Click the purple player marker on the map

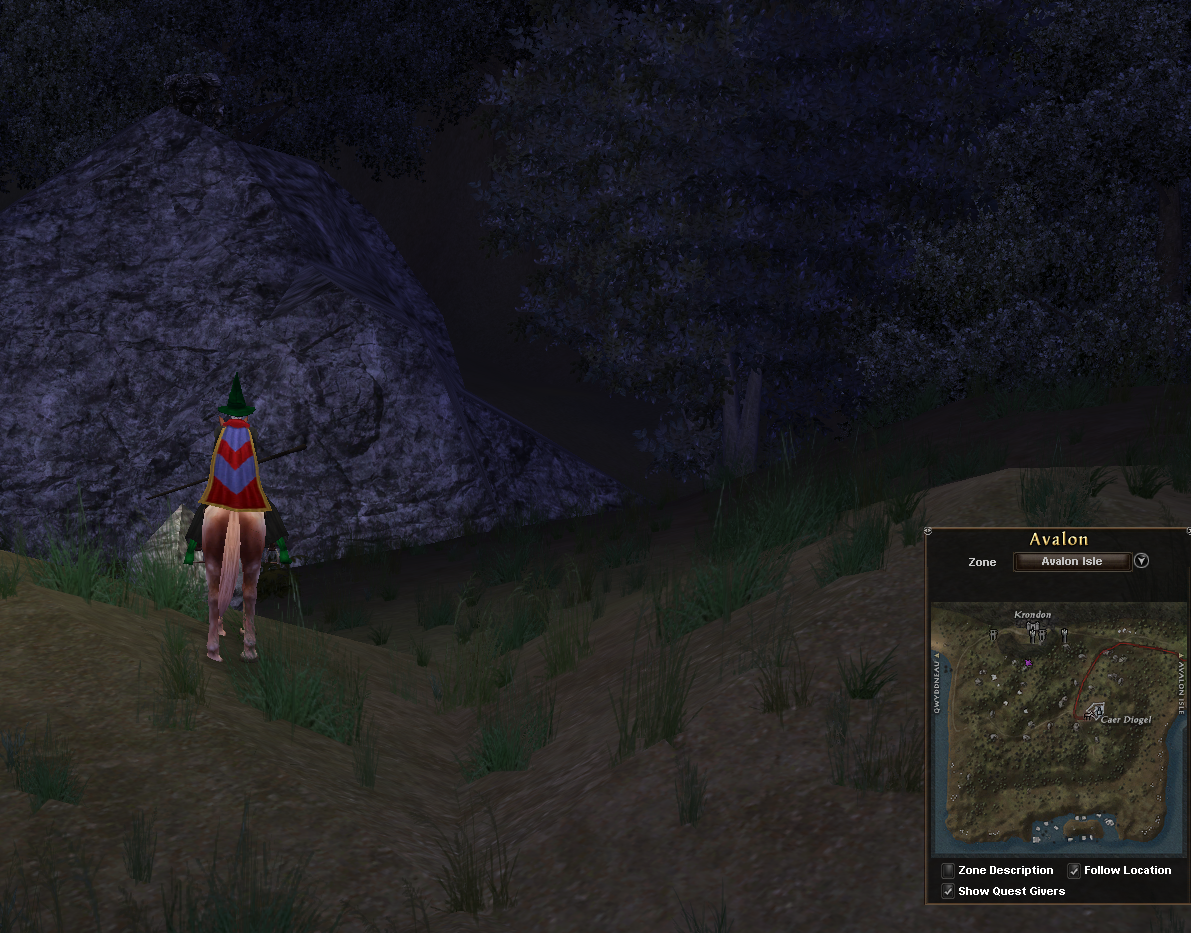click(1028, 663)
